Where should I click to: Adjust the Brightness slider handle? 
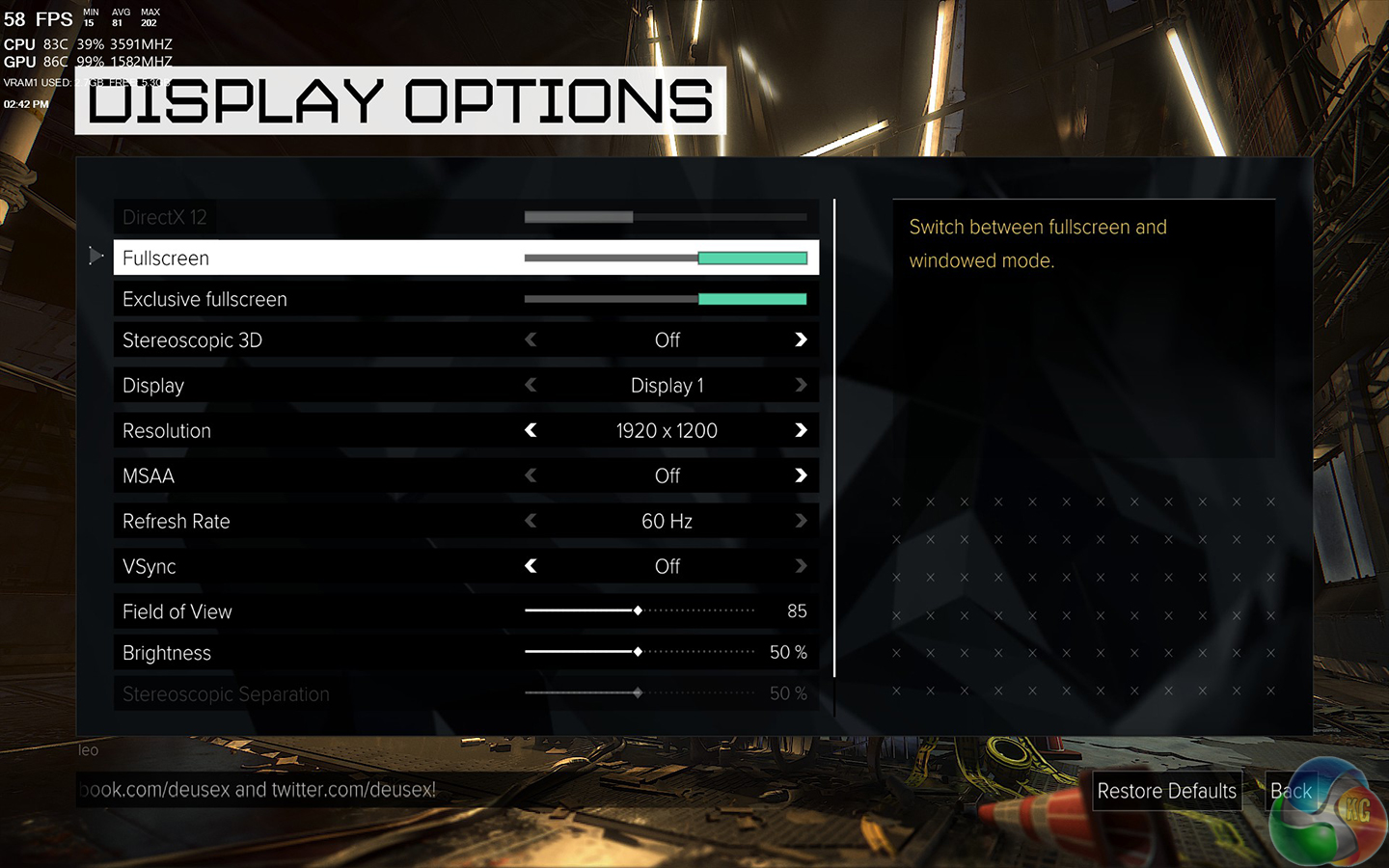click(638, 652)
